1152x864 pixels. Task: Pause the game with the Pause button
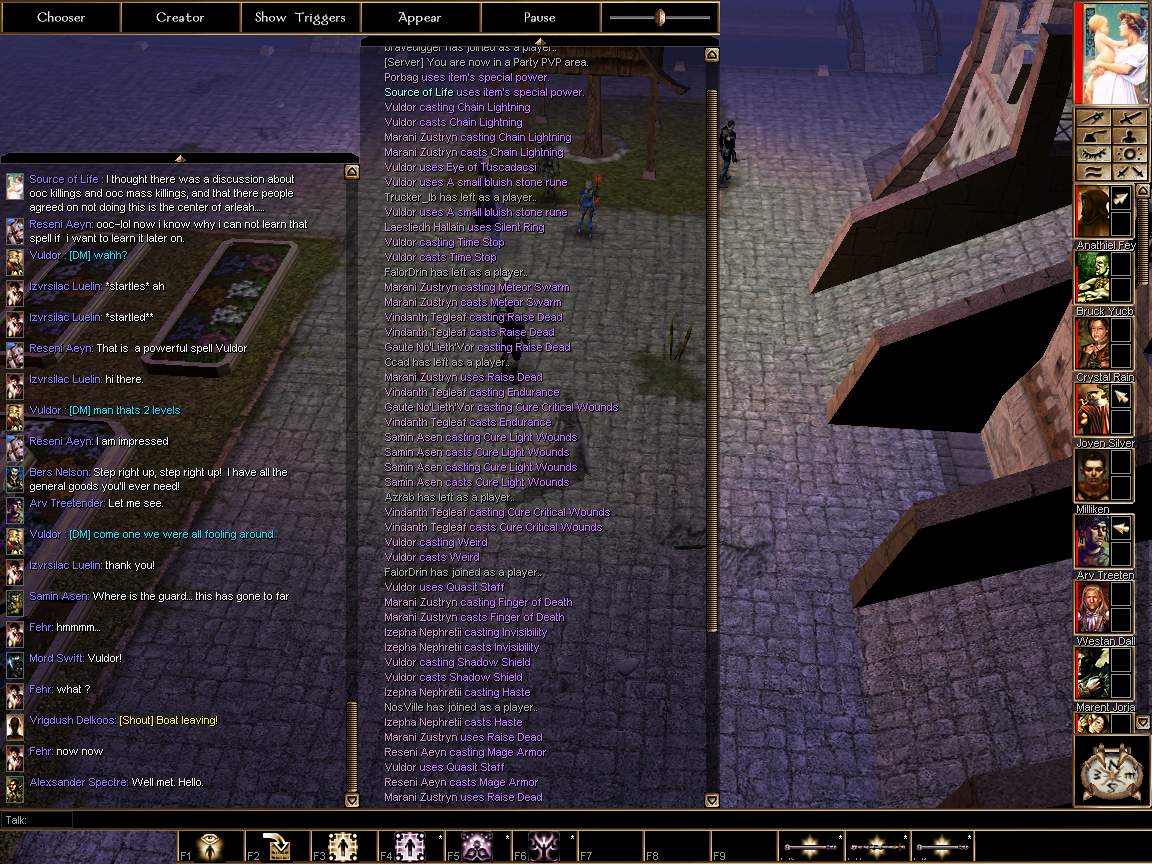pos(540,17)
